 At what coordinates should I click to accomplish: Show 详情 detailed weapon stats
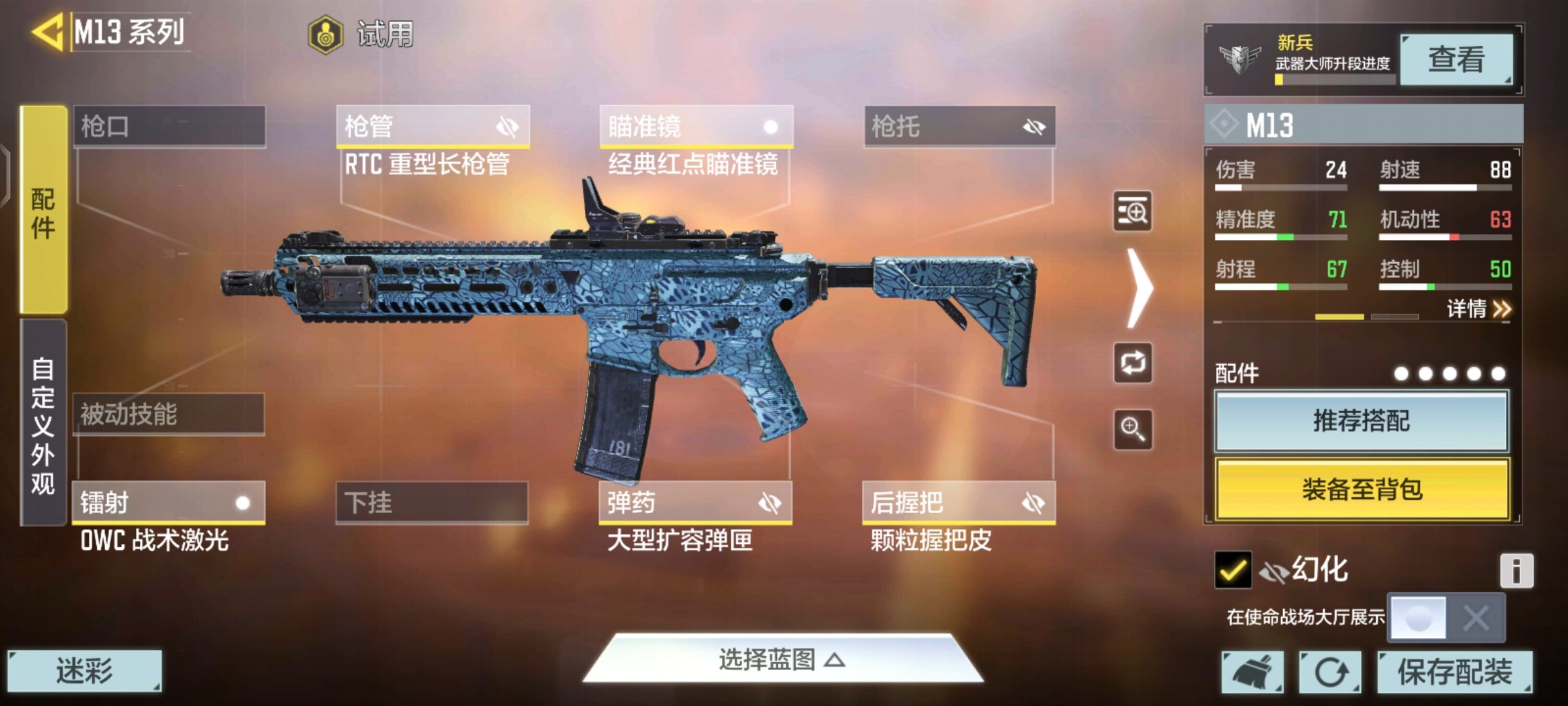coord(1478,309)
